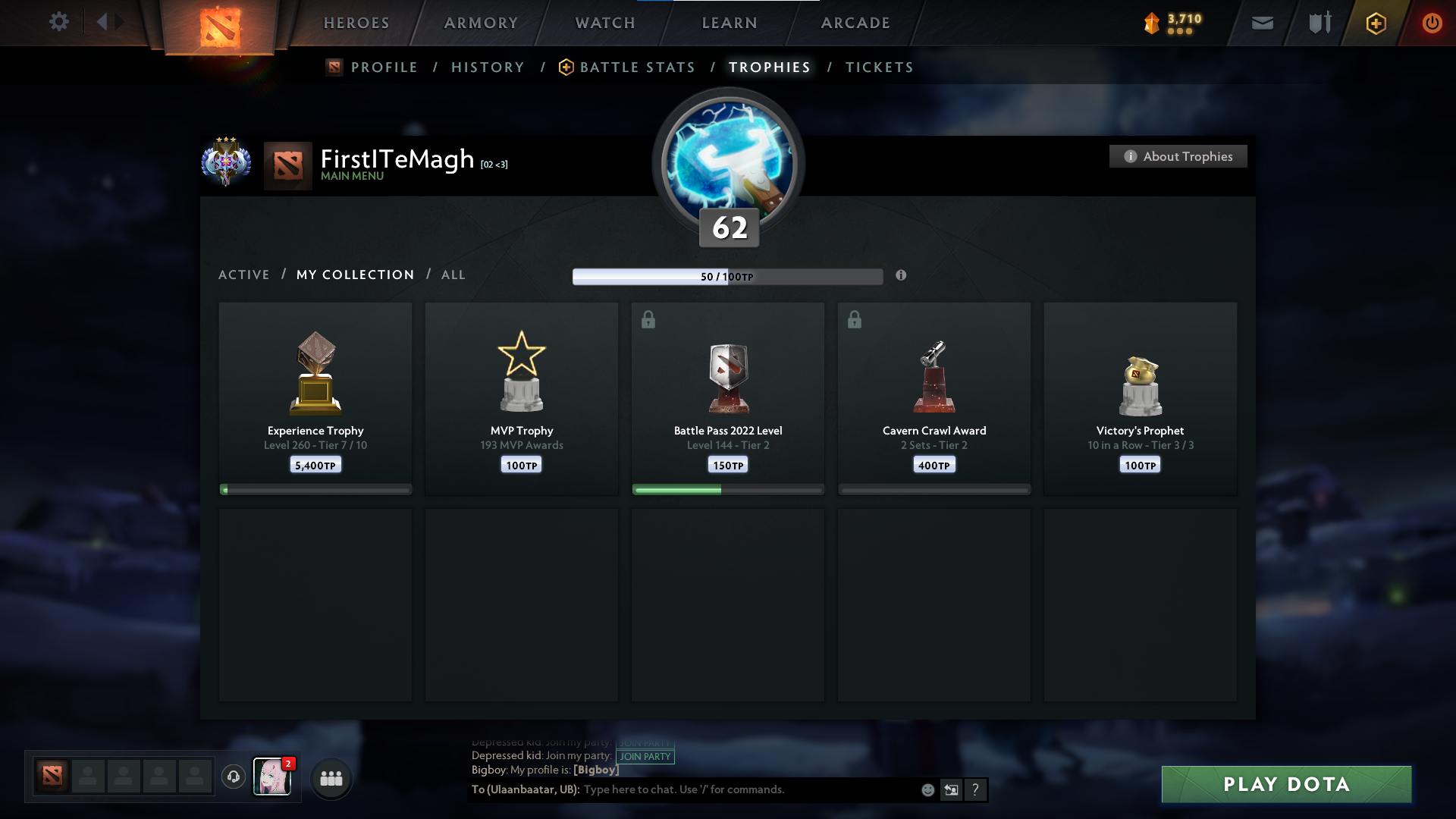
Task: Toggle the voice chat headset icon
Action: 234,778
